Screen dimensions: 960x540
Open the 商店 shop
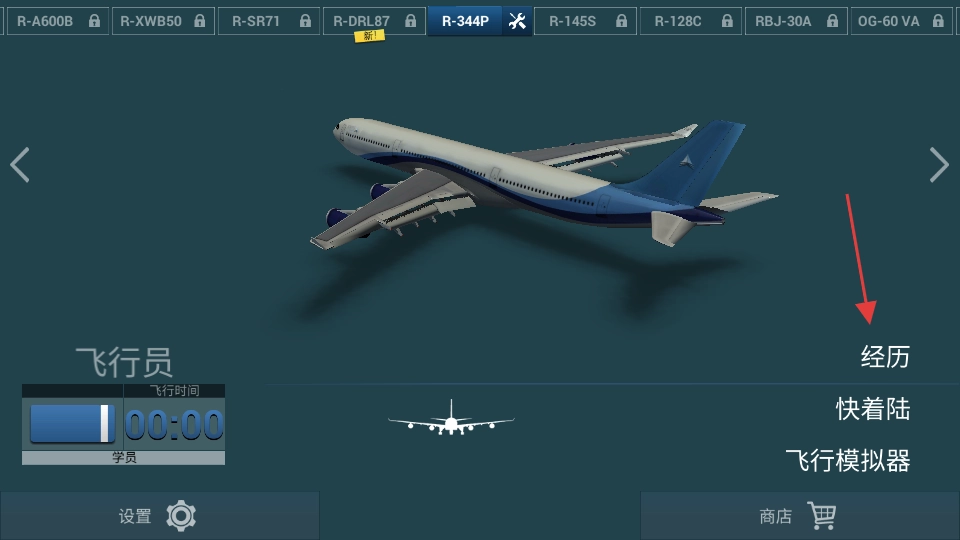coord(799,516)
